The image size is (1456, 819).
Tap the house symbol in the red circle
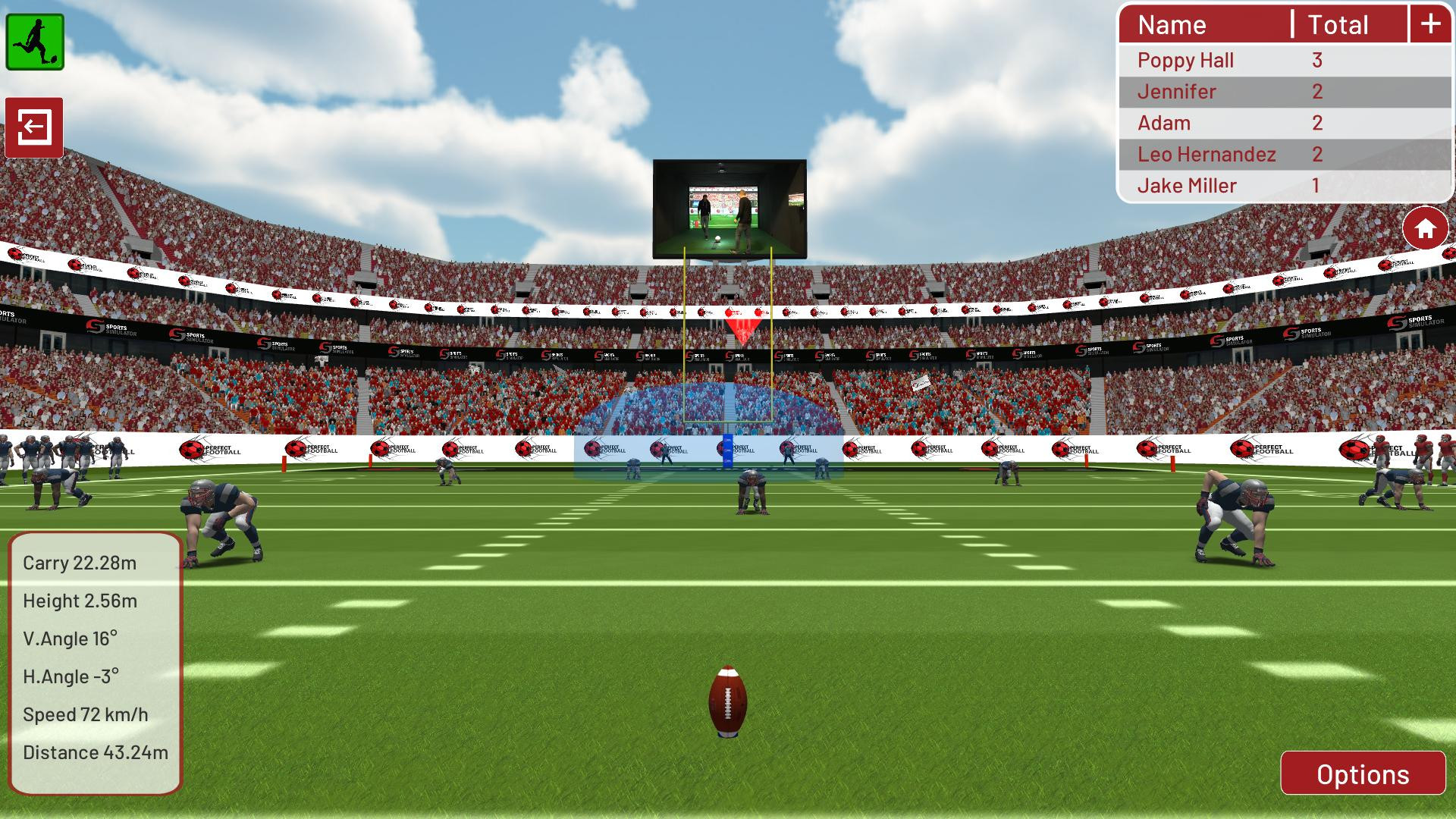1425,228
